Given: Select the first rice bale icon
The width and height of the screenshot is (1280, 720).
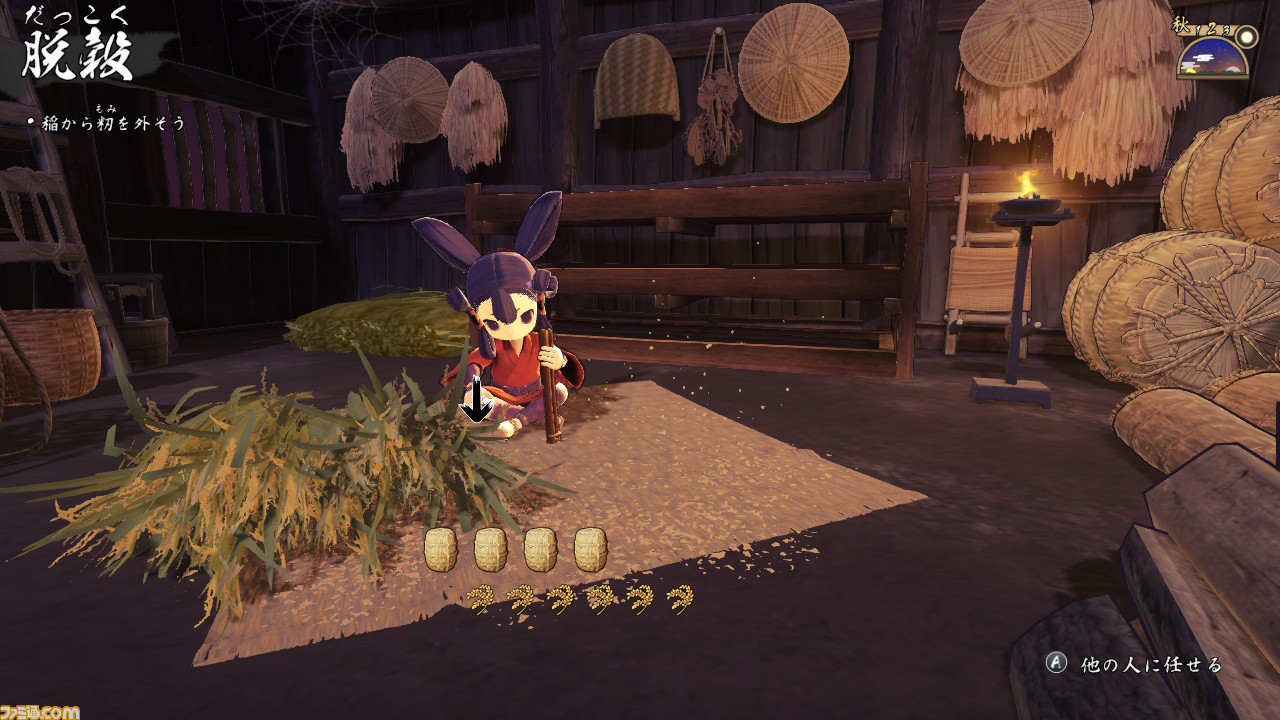Looking at the screenshot, I should pyautogui.click(x=443, y=550).
